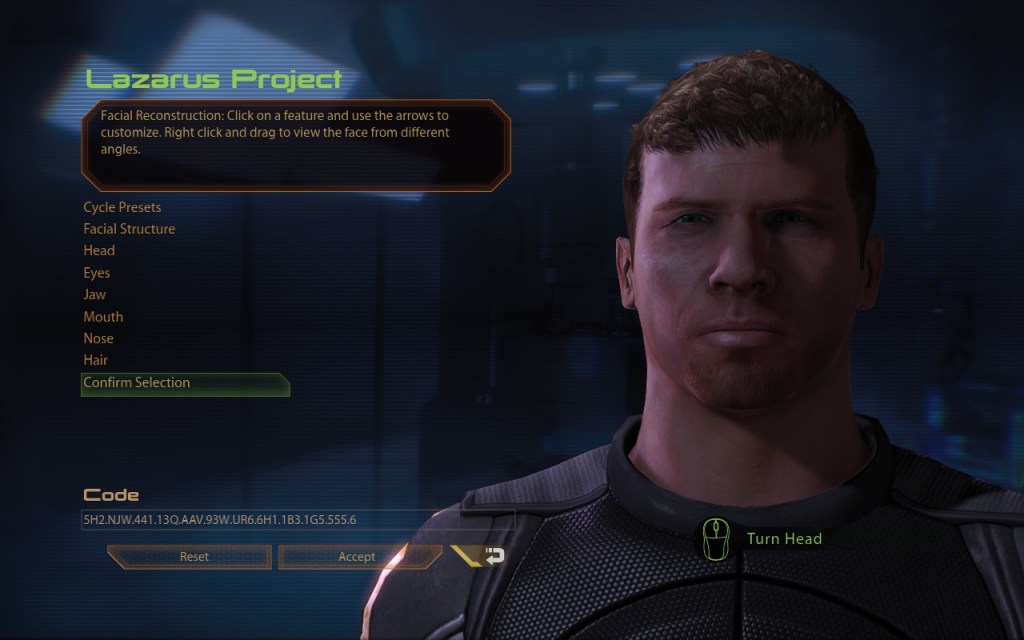Choose the Nose feature
Screen dimensions: 1024x640
tap(99, 339)
